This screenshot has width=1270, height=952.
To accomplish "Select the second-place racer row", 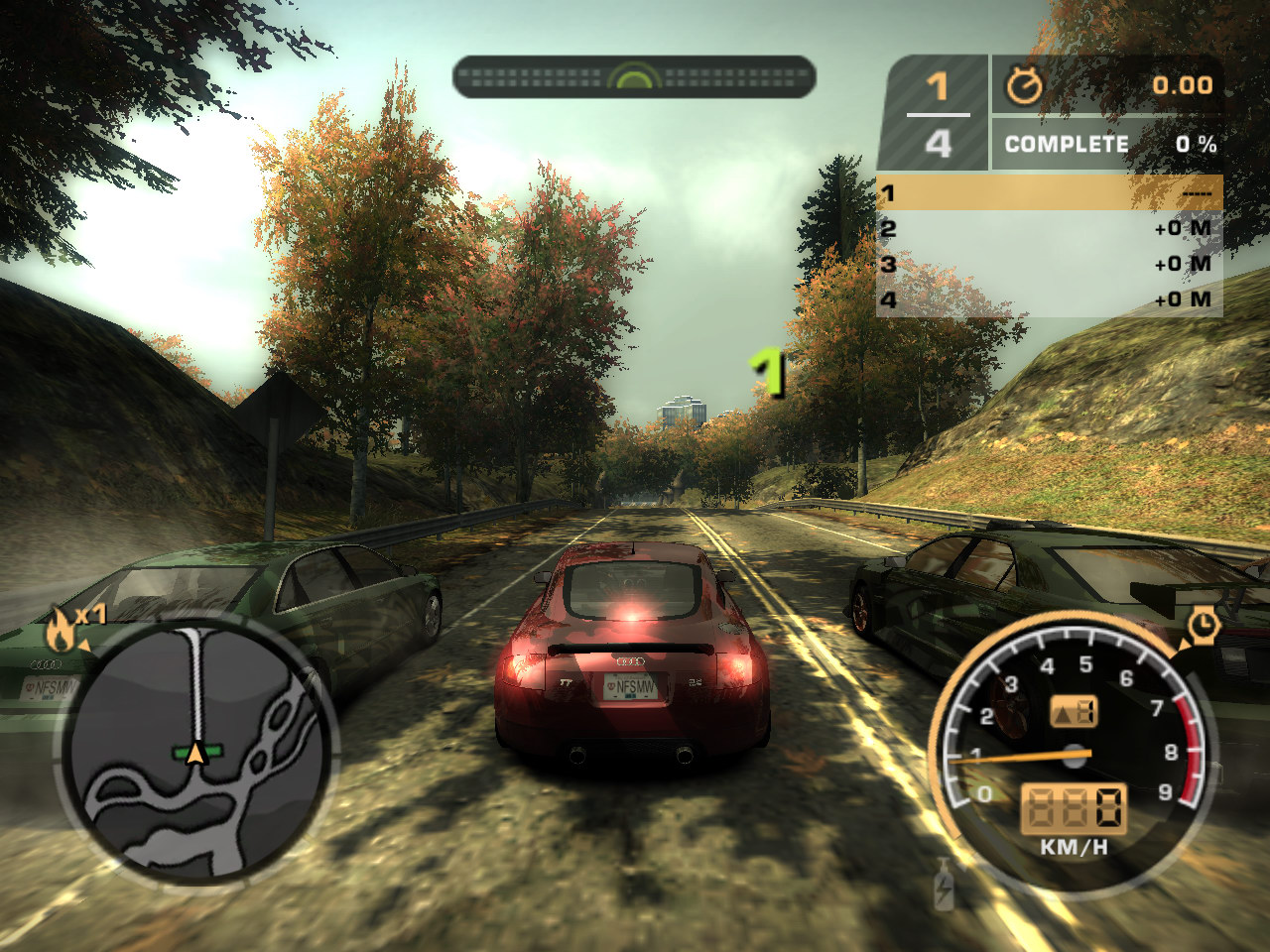I will coord(1049,229).
